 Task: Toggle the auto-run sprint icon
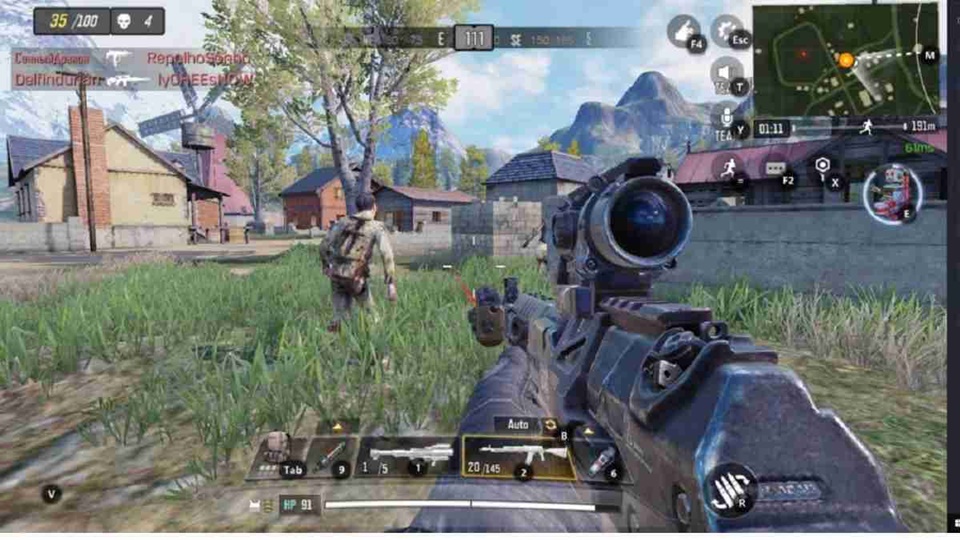click(728, 169)
